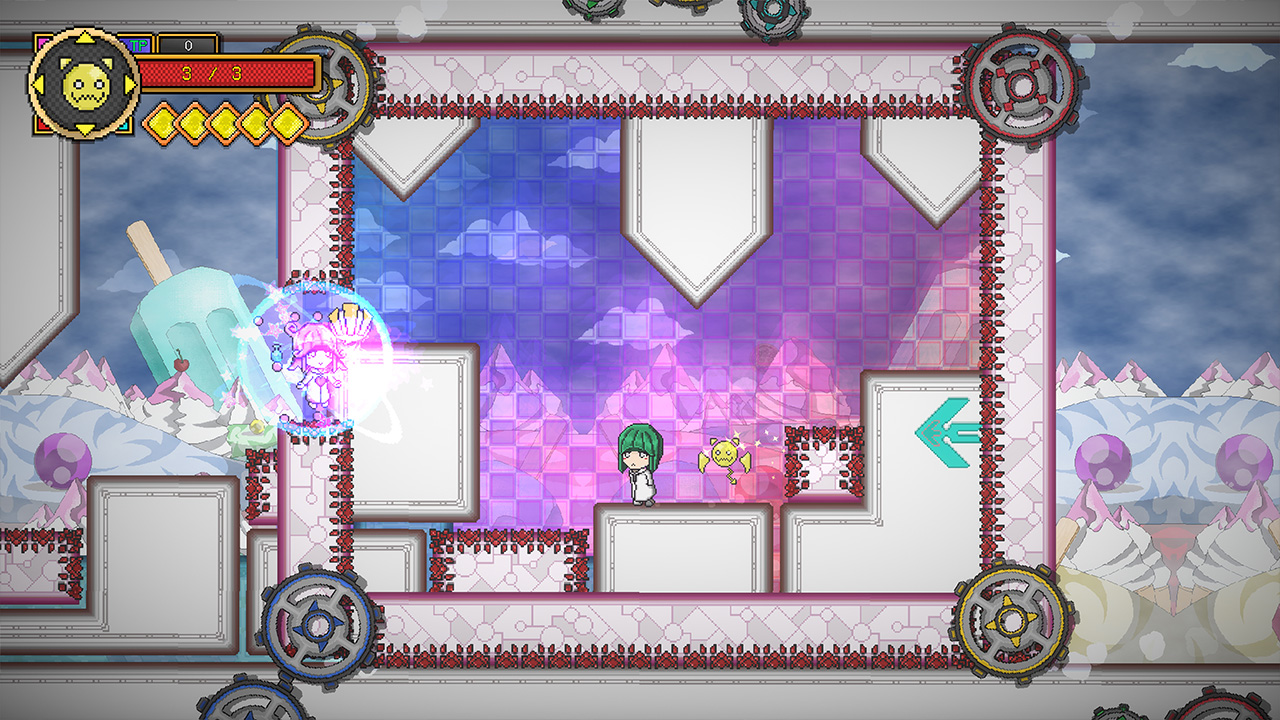Click the TP value showing 0
Image resolution: width=1280 pixels, height=720 pixels.
point(189,45)
